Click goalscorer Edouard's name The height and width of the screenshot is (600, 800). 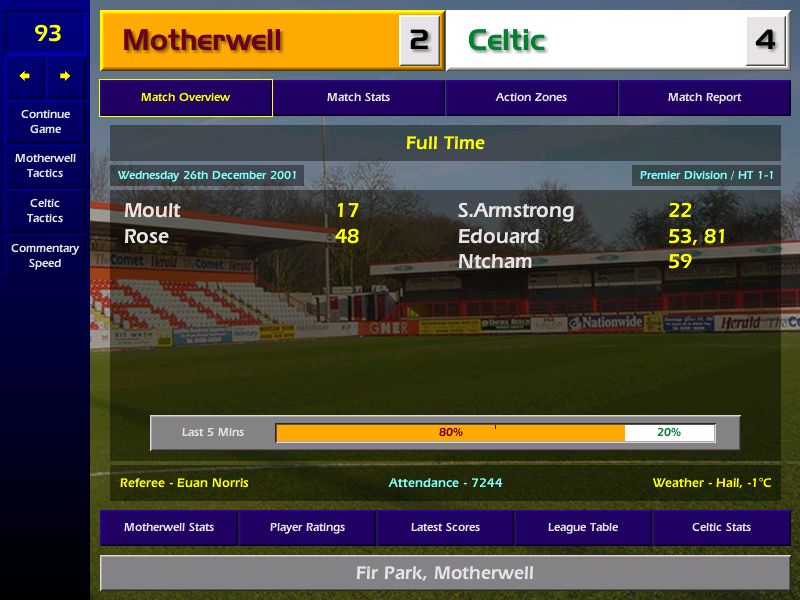coord(498,237)
